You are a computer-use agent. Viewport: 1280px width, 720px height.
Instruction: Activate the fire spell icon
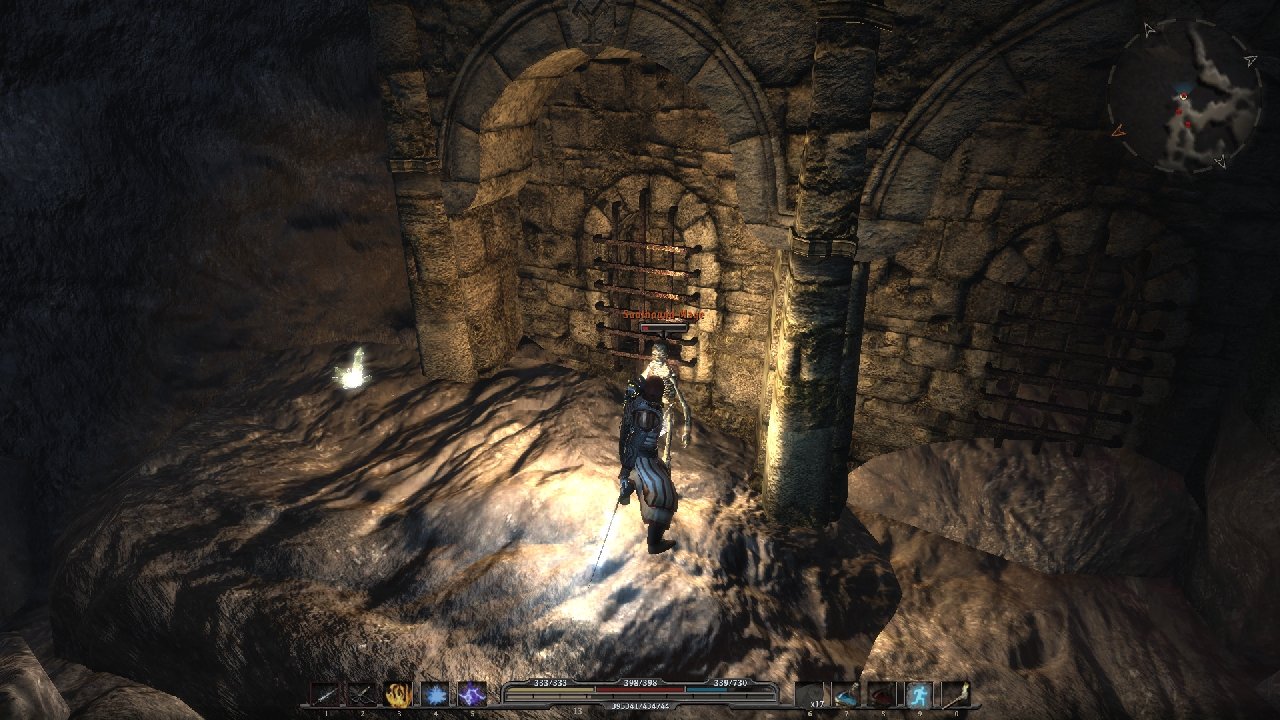pyautogui.click(x=398, y=694)
